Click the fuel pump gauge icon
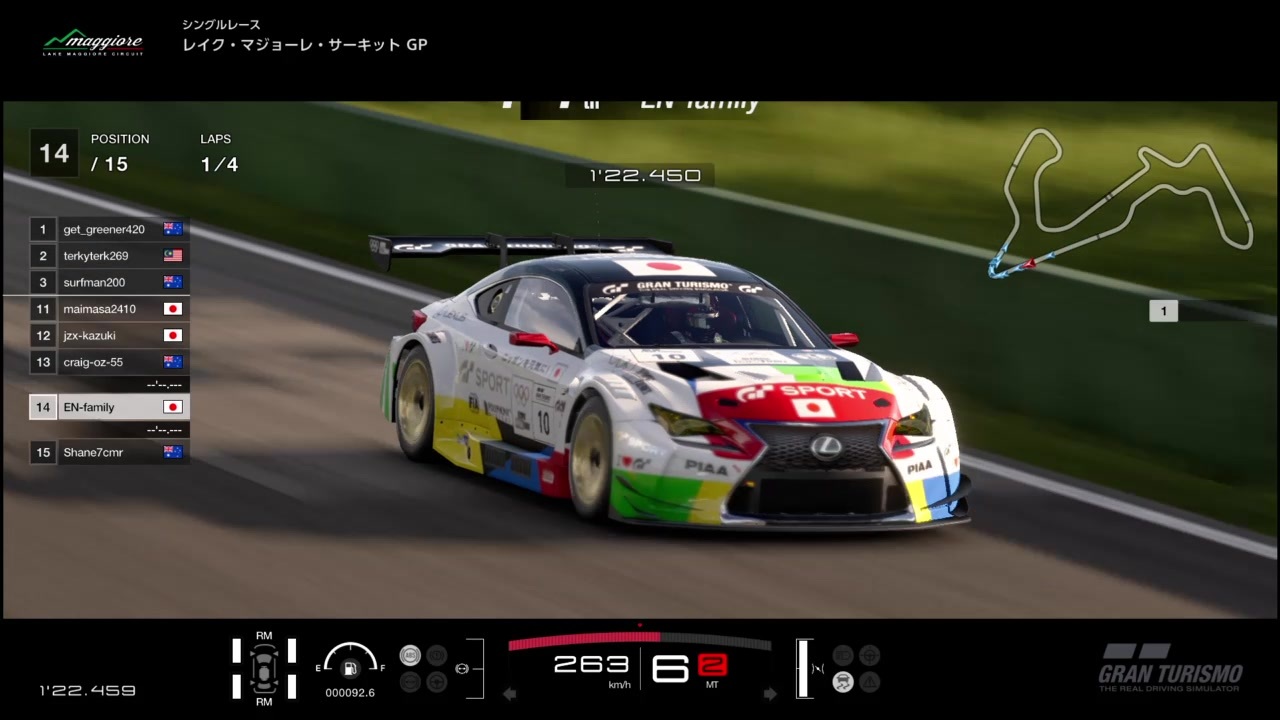 (350, 668)
